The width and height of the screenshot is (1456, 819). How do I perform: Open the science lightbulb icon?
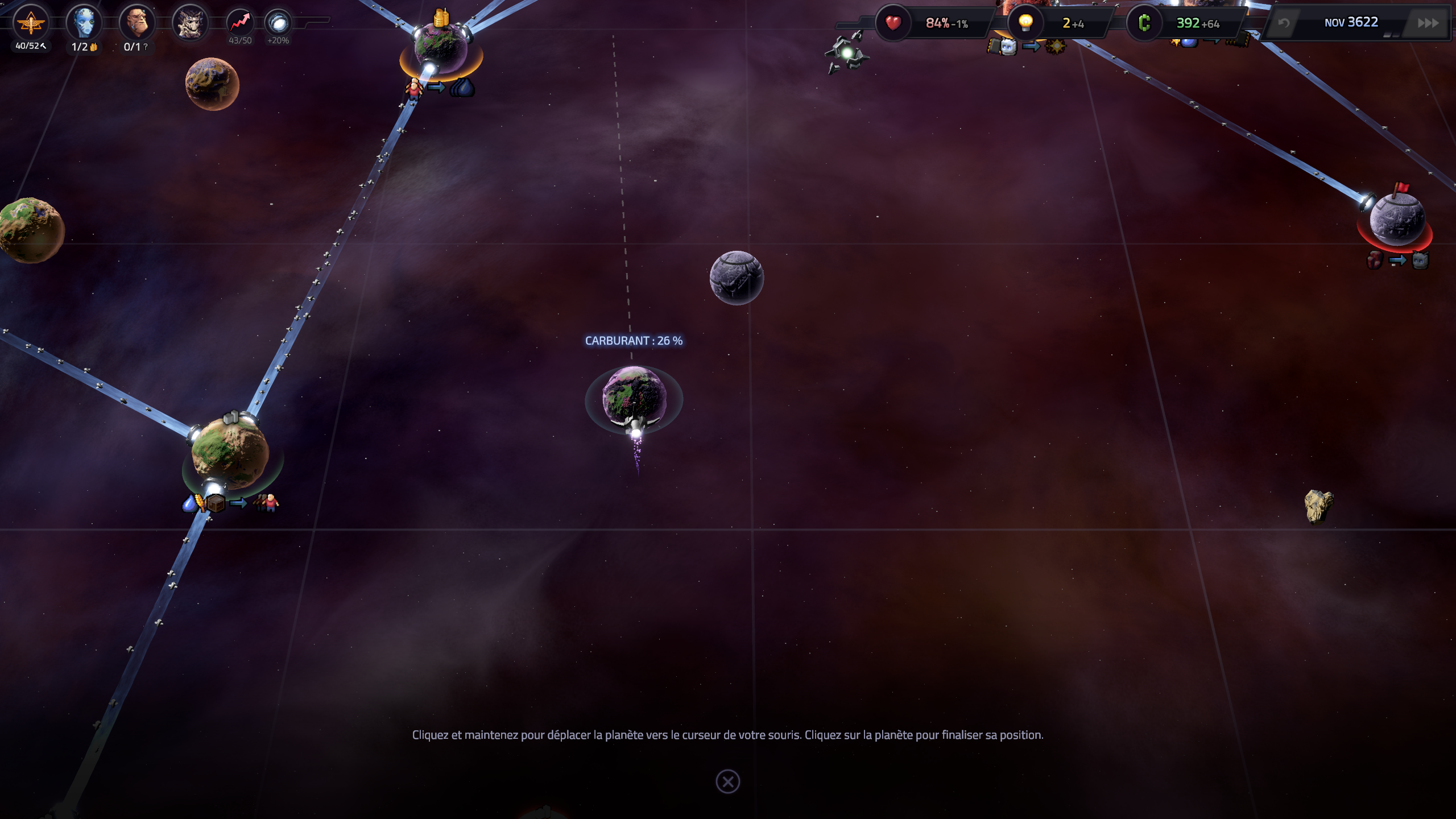[x=1025, y=23]
